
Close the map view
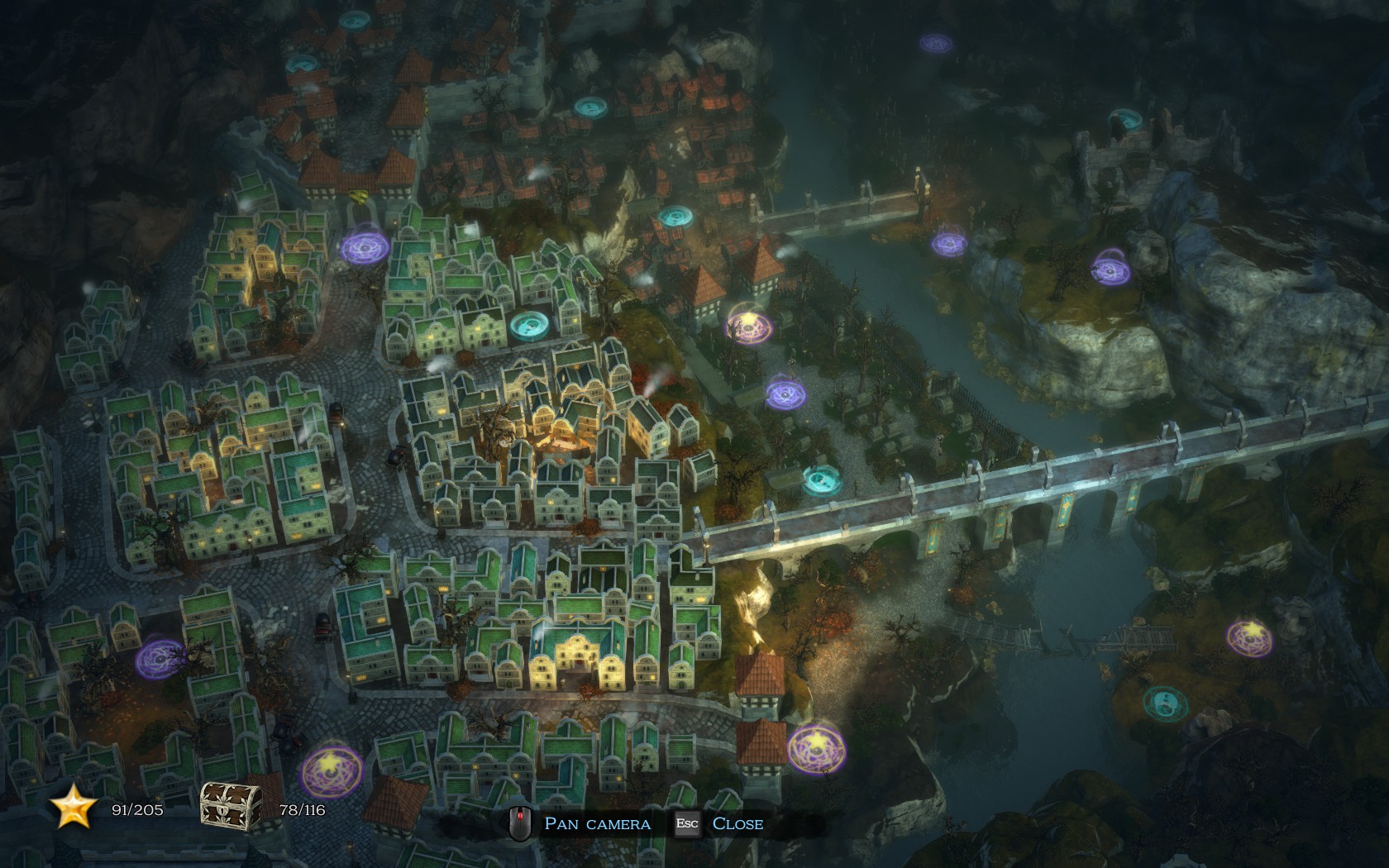coord(737,823)
